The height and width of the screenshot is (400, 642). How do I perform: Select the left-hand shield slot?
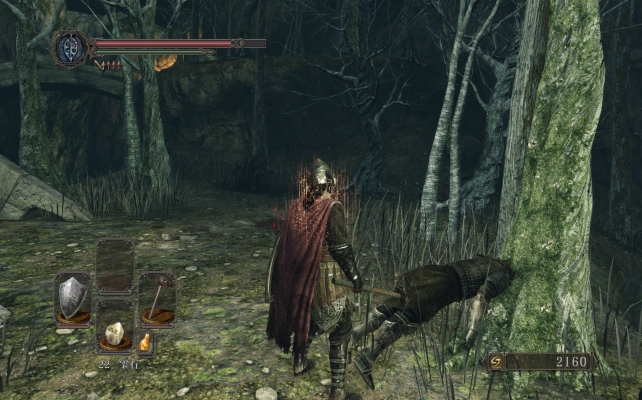(x=72, y=297)
